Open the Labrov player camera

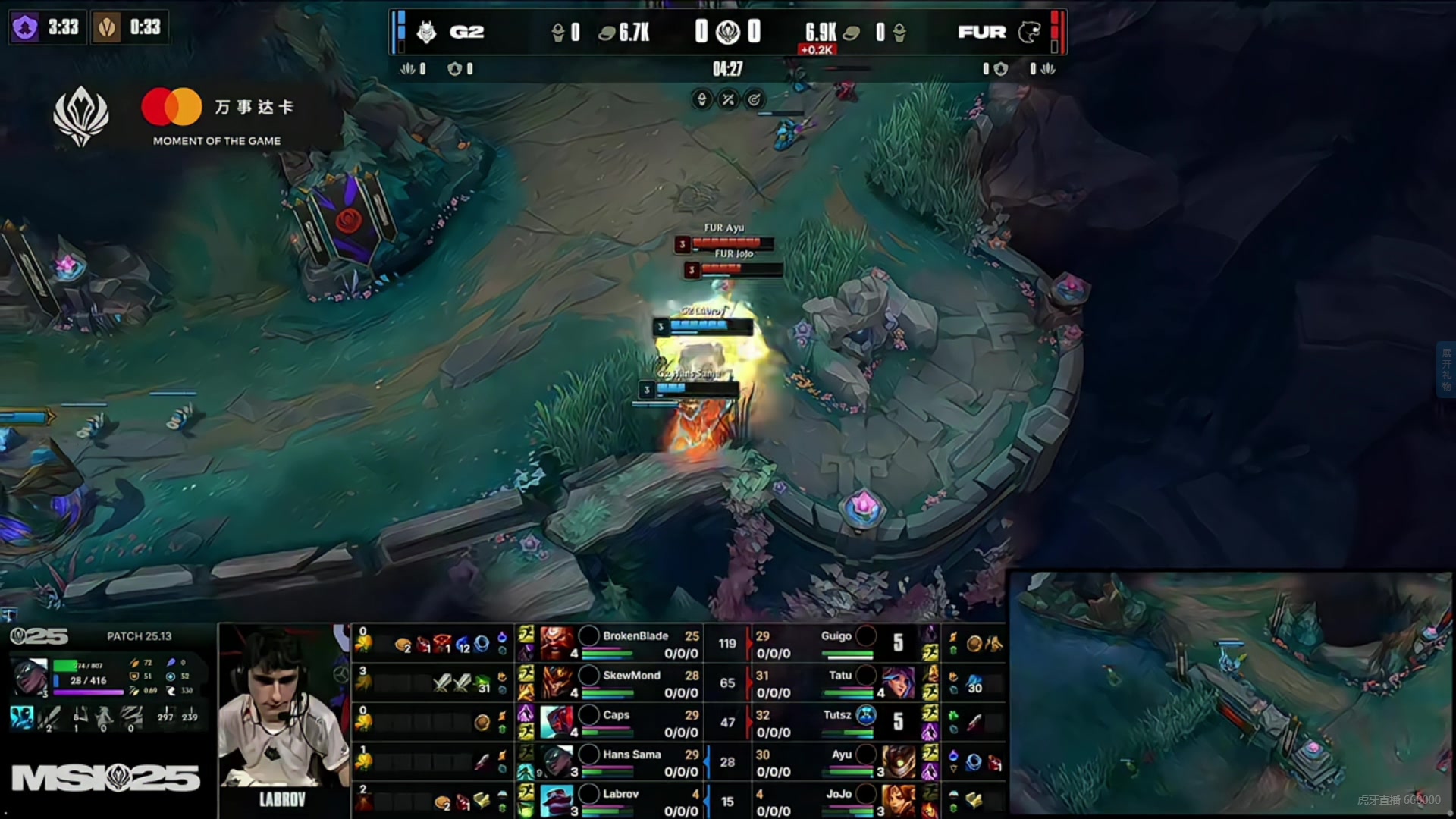click(x=281, y=713)
